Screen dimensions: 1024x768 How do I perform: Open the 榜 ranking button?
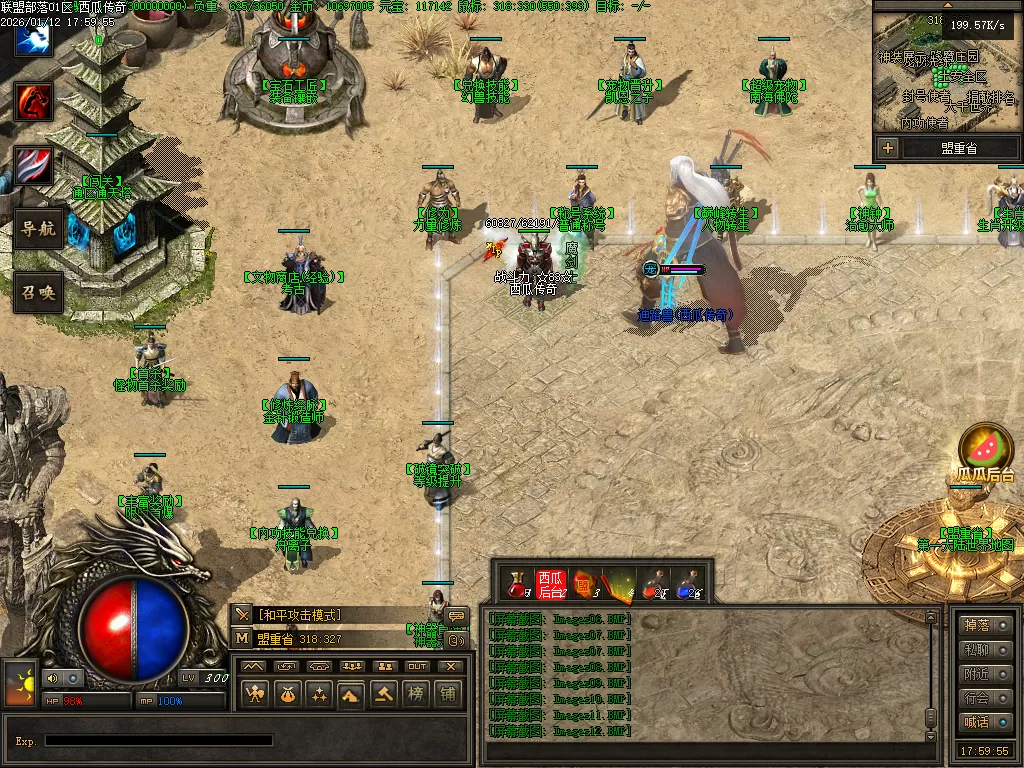click(415, 693)
